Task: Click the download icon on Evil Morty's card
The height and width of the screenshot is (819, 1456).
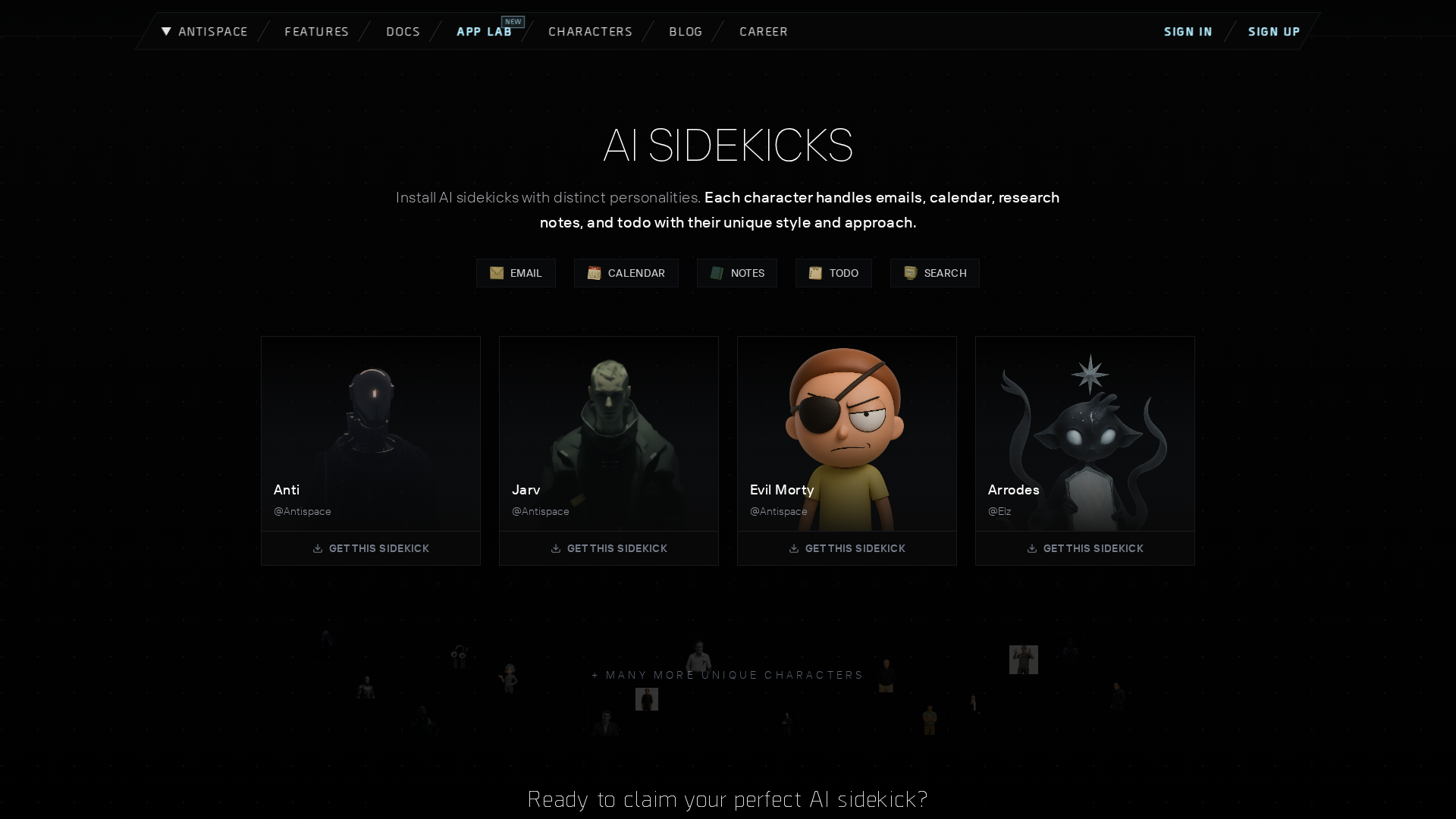Action: [794, 548]
